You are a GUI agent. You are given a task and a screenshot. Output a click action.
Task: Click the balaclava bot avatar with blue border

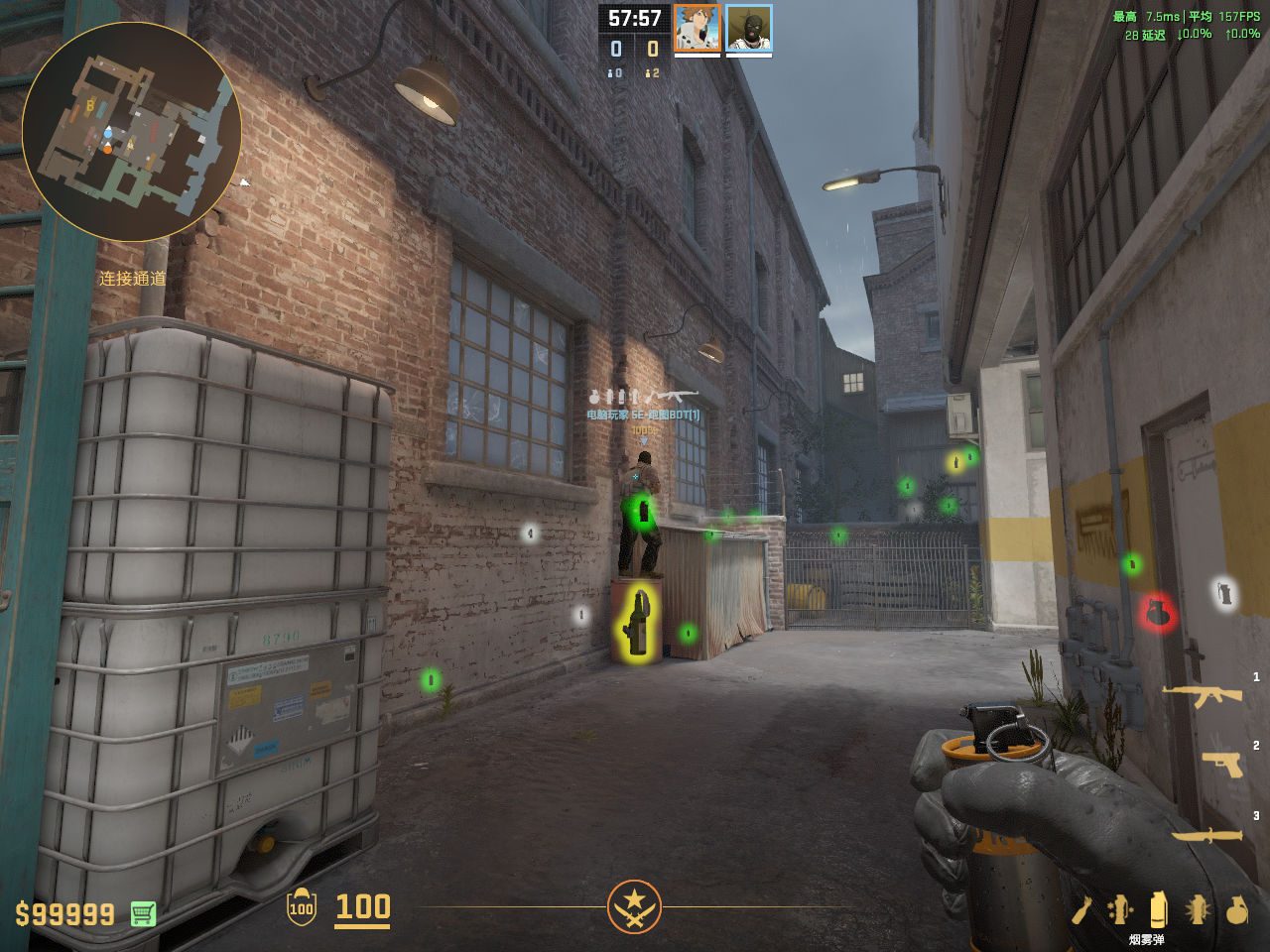pos(748,28)
